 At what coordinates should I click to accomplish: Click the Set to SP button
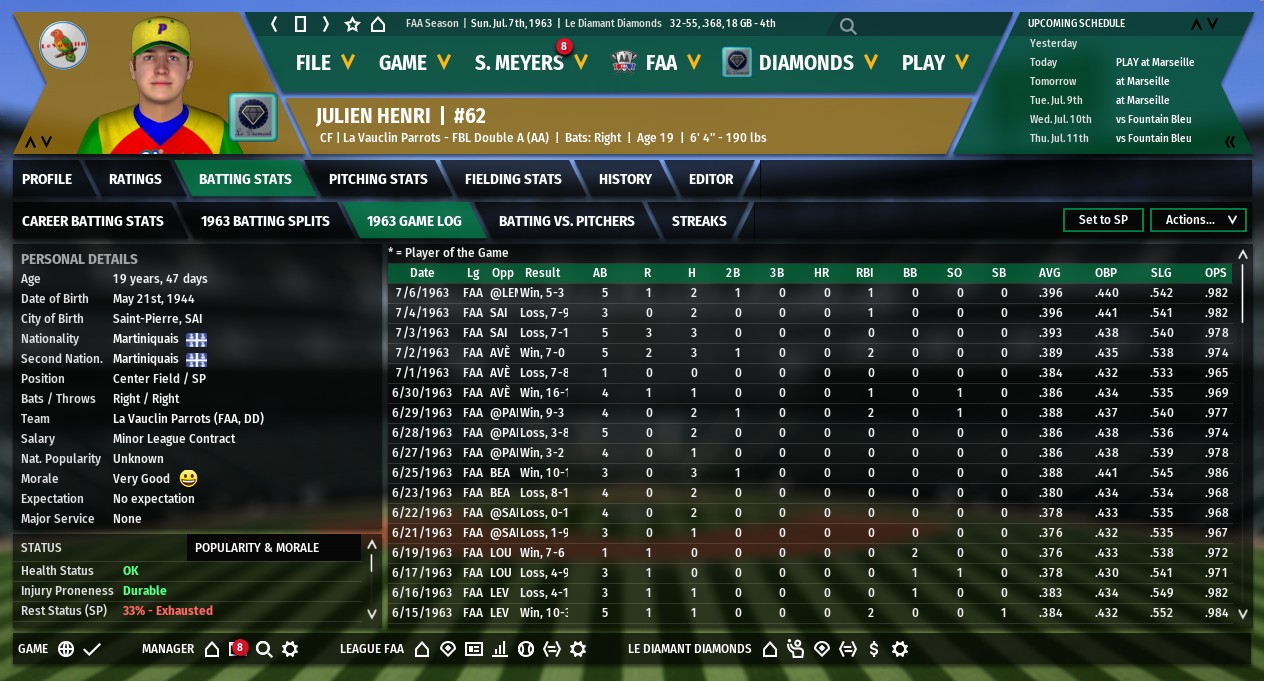click(x=1103, y=220)
